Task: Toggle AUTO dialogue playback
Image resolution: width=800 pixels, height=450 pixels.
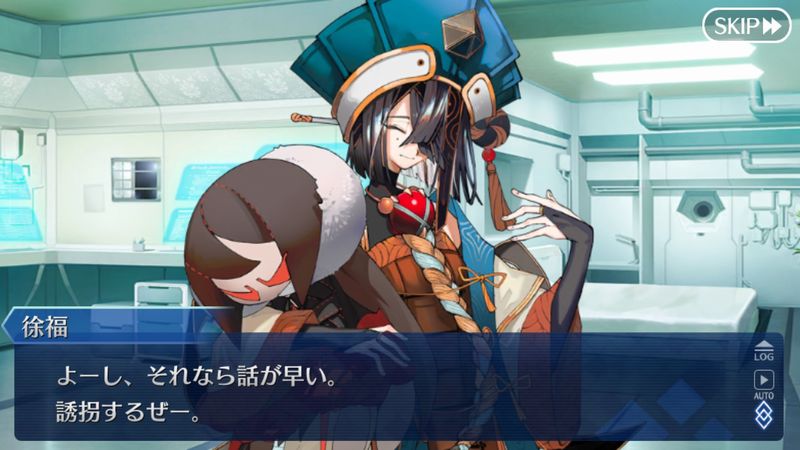Action: click(x=763, y=384)
